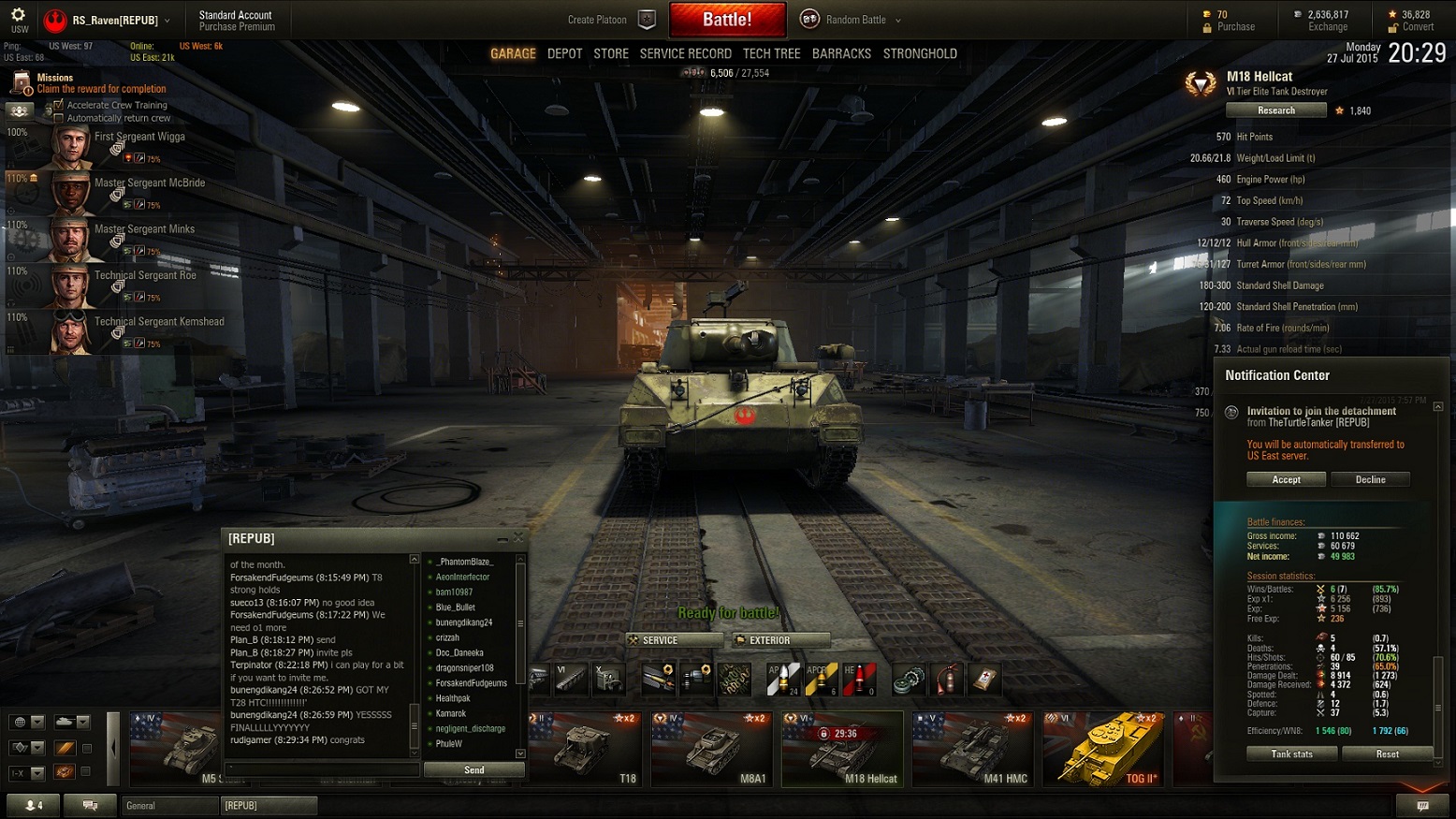Choose the M8A1 tank from carousel
This screenshot has height=819, width=1456.
pos(711,749)
